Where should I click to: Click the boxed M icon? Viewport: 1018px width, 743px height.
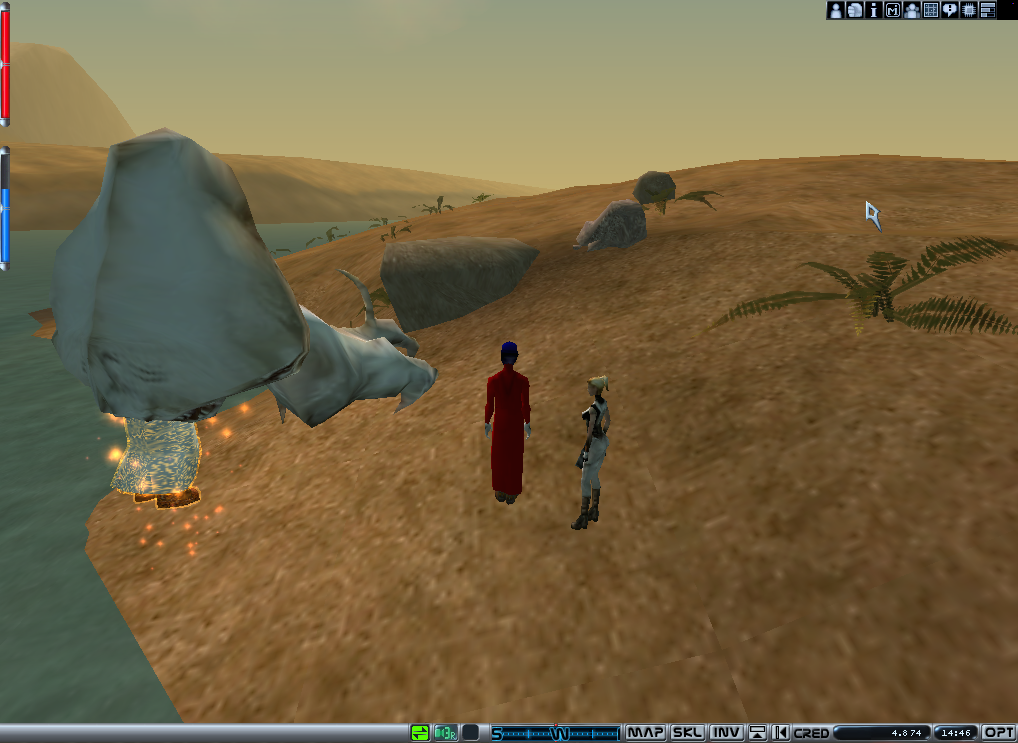893,10
